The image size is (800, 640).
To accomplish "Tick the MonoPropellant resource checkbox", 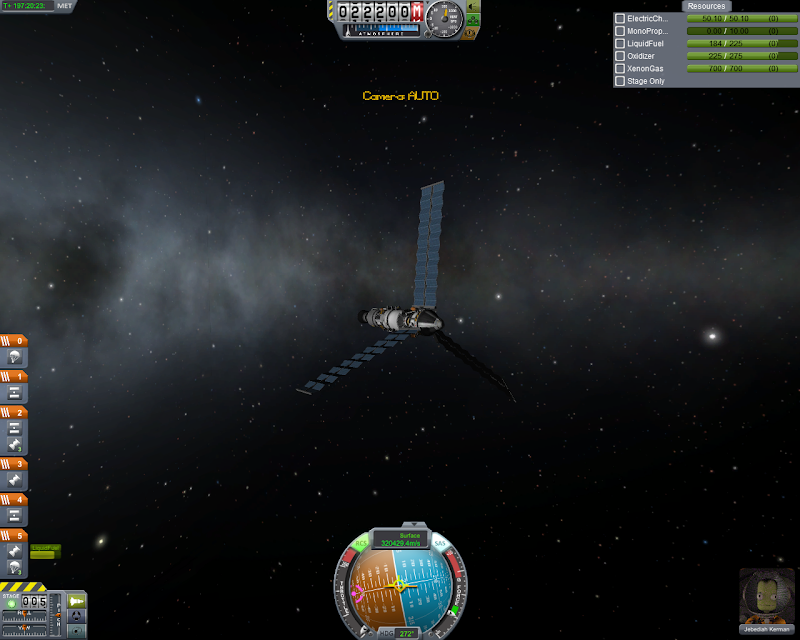I will point(620,31).
